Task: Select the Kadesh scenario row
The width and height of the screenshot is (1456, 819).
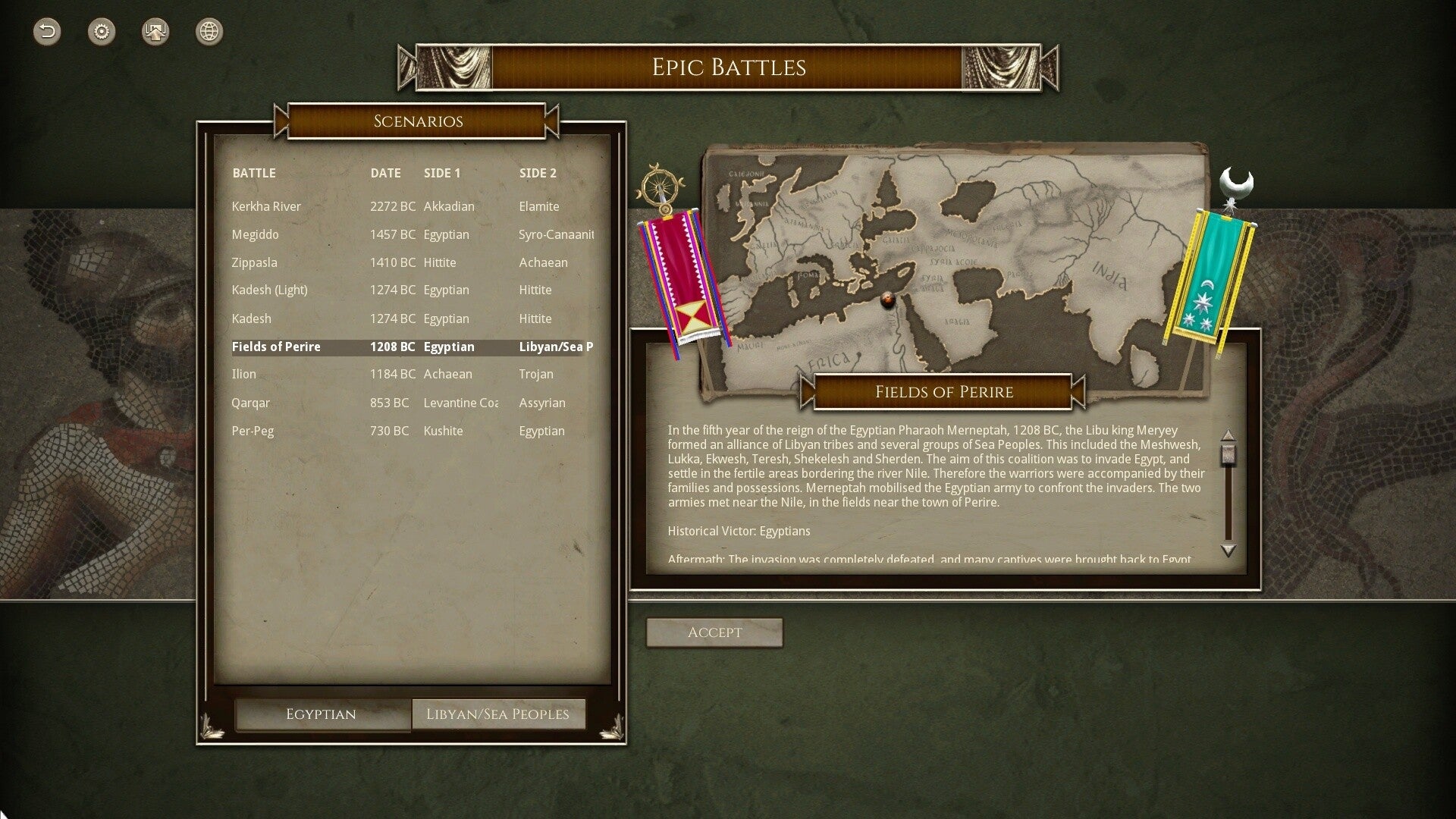Action: coord(251,318)
